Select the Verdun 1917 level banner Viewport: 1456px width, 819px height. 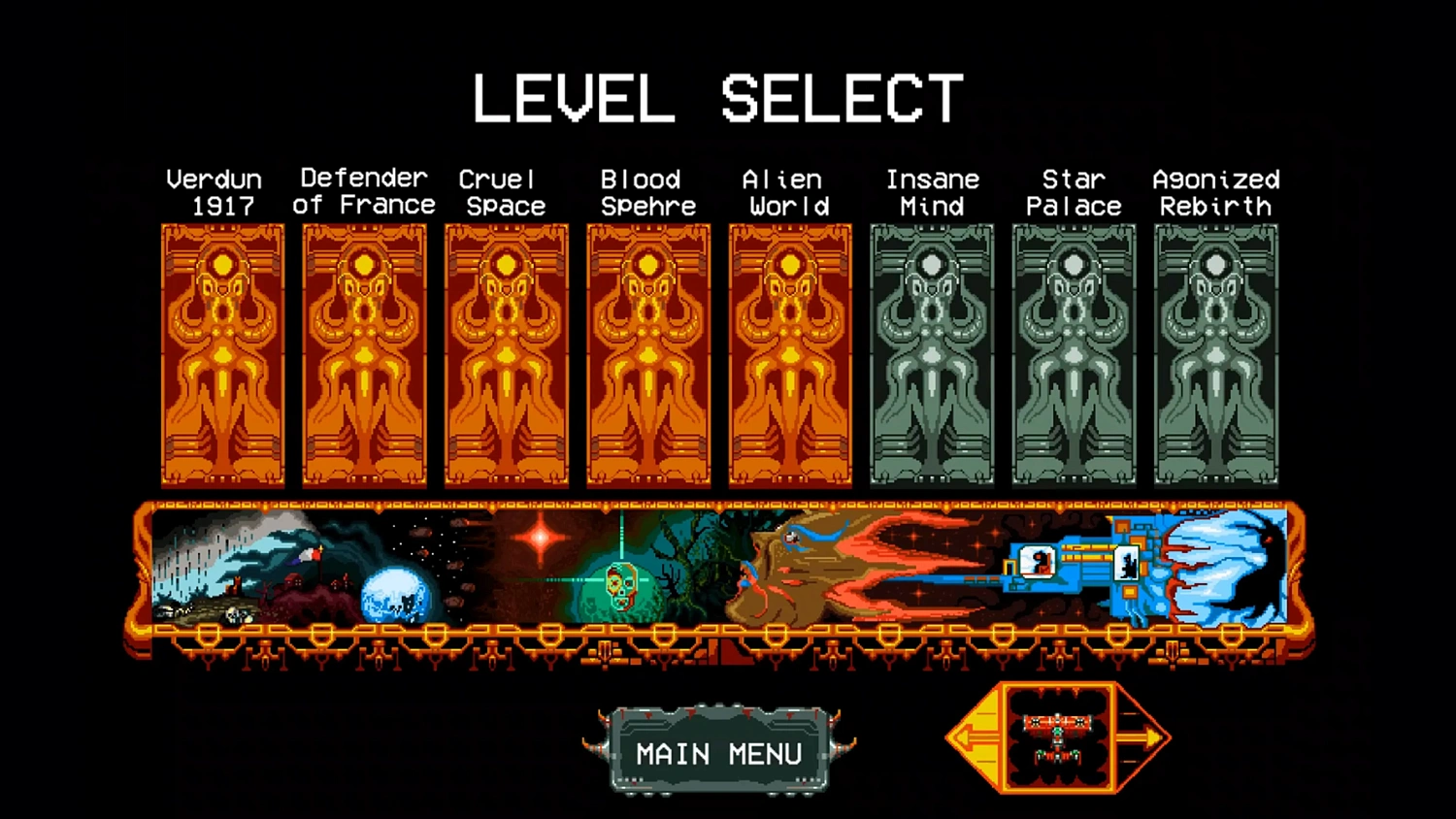coord(222,354)
